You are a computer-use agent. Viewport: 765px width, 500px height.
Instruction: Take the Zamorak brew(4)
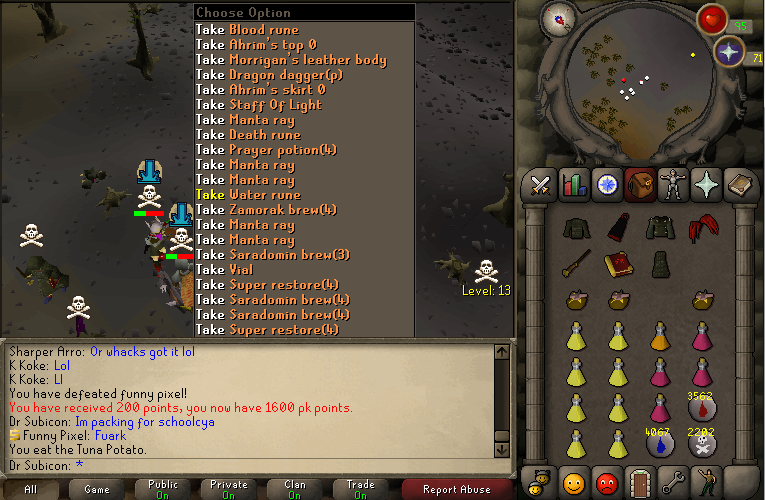[266, 210]
